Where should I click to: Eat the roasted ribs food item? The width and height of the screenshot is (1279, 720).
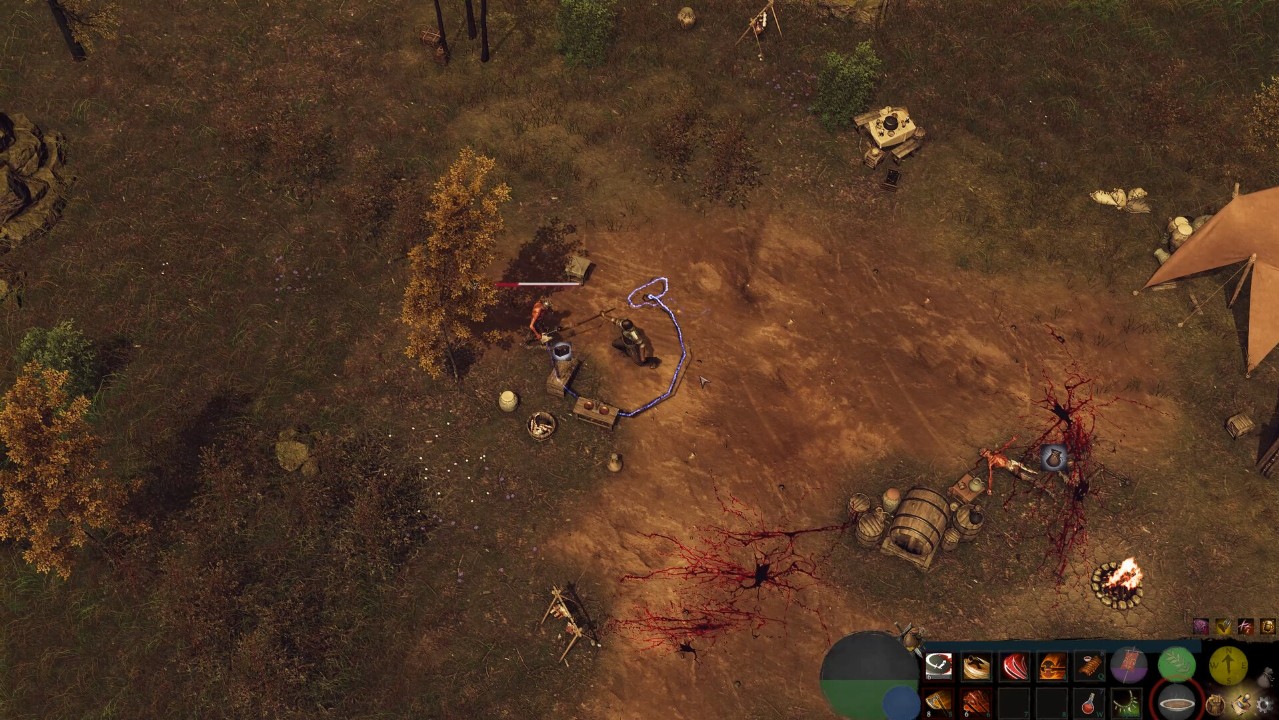1090,666
